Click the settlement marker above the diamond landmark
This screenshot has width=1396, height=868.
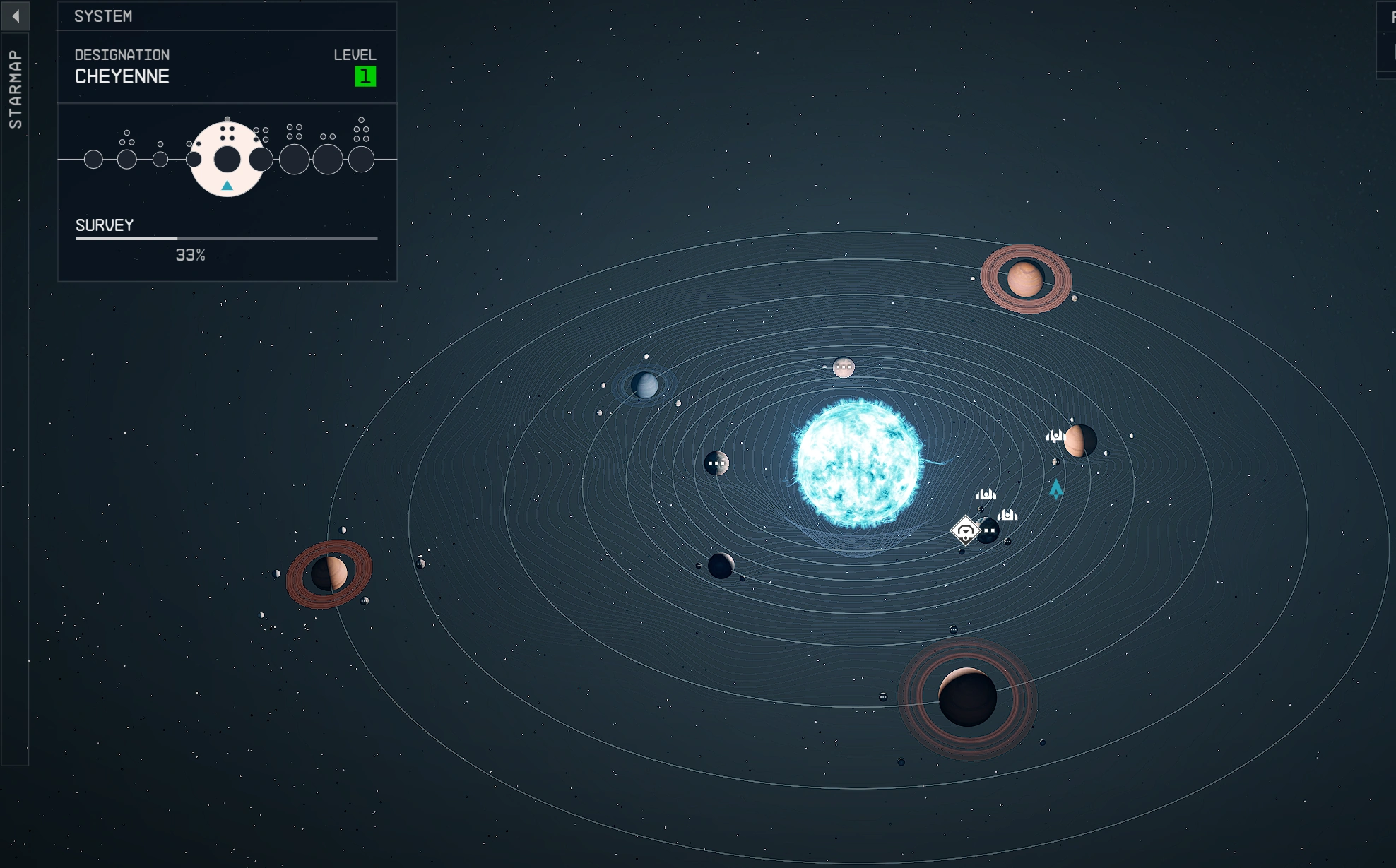click(986, 494)
